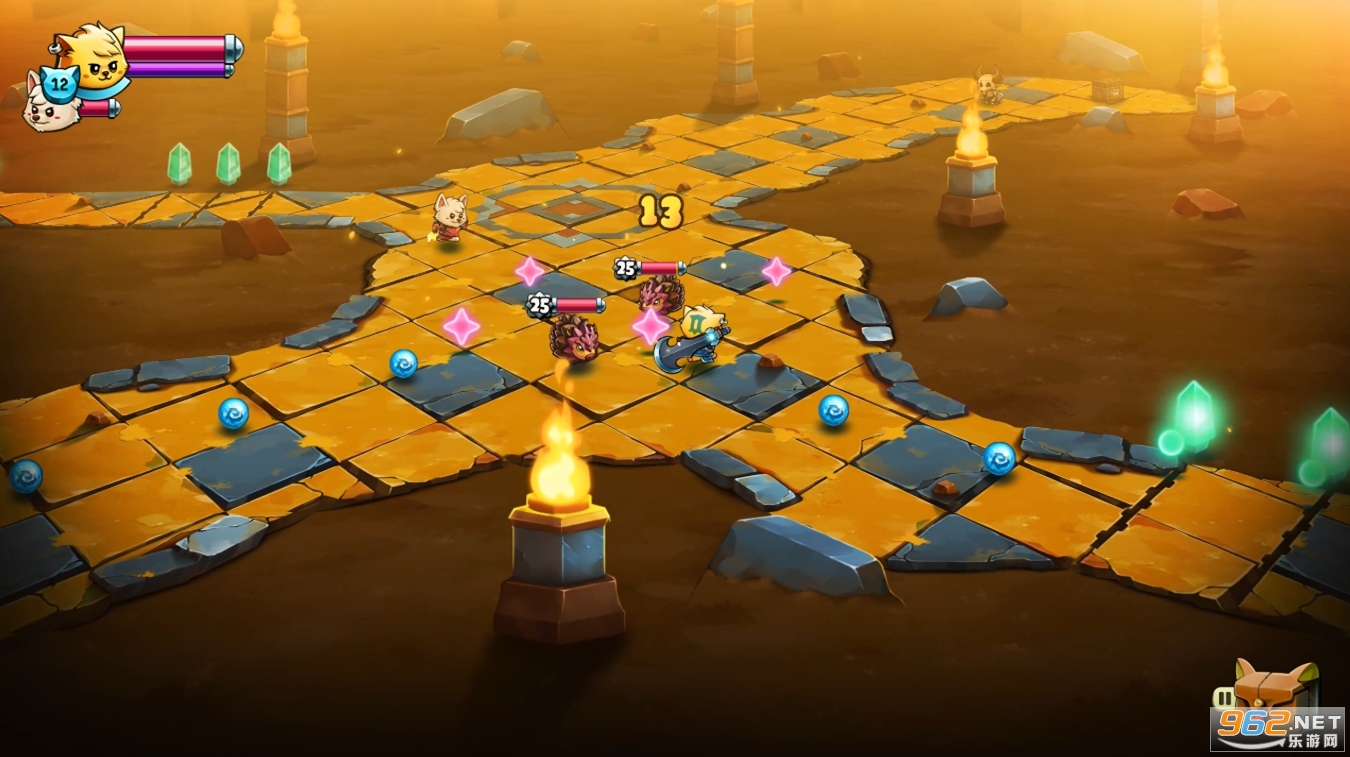The image size is (1350, 757).
Task: Click the glowing green crystal on the right
Action: (x=1195, y=415)
